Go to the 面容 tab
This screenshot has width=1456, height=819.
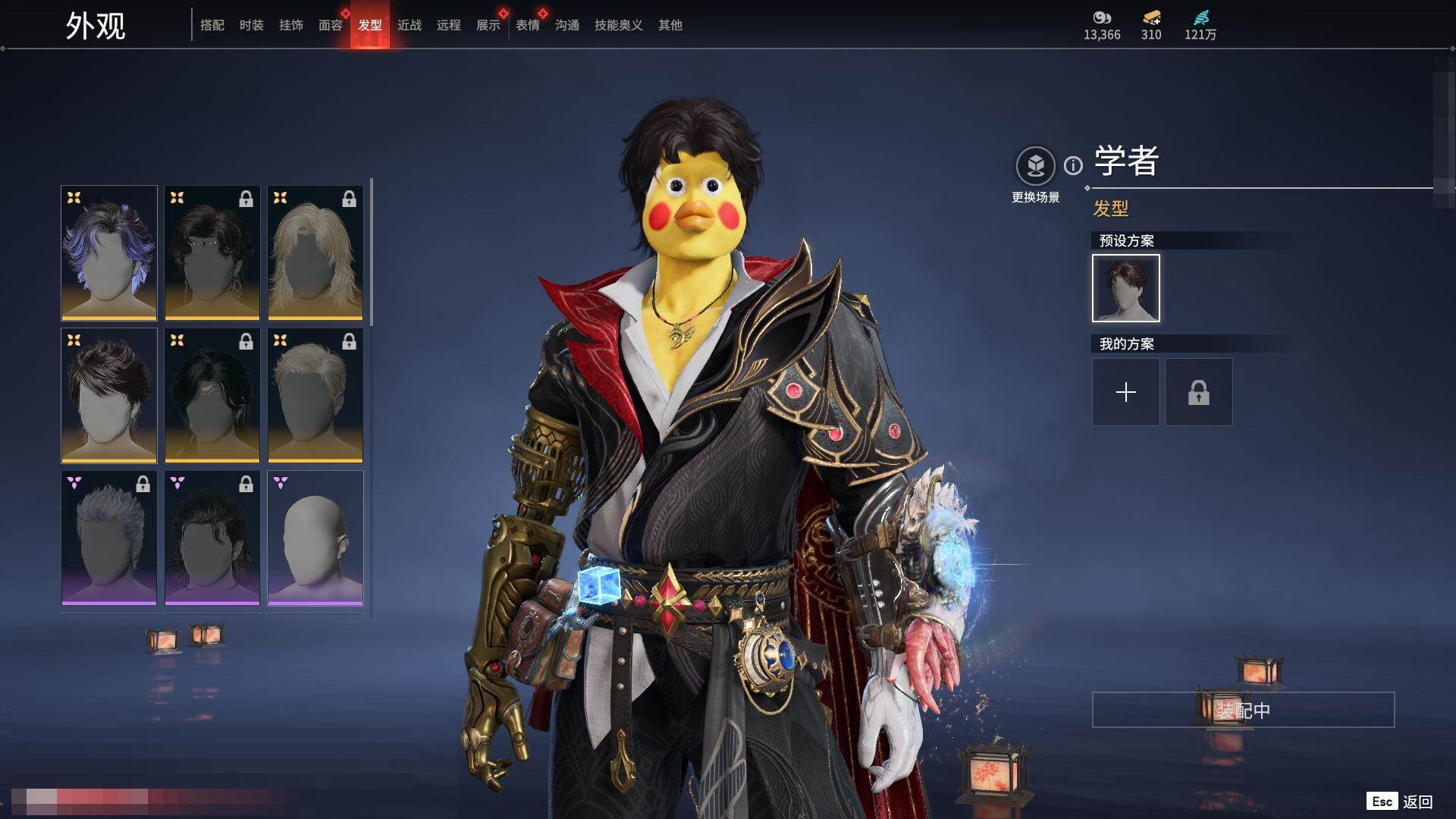click(x=331, y=25)
